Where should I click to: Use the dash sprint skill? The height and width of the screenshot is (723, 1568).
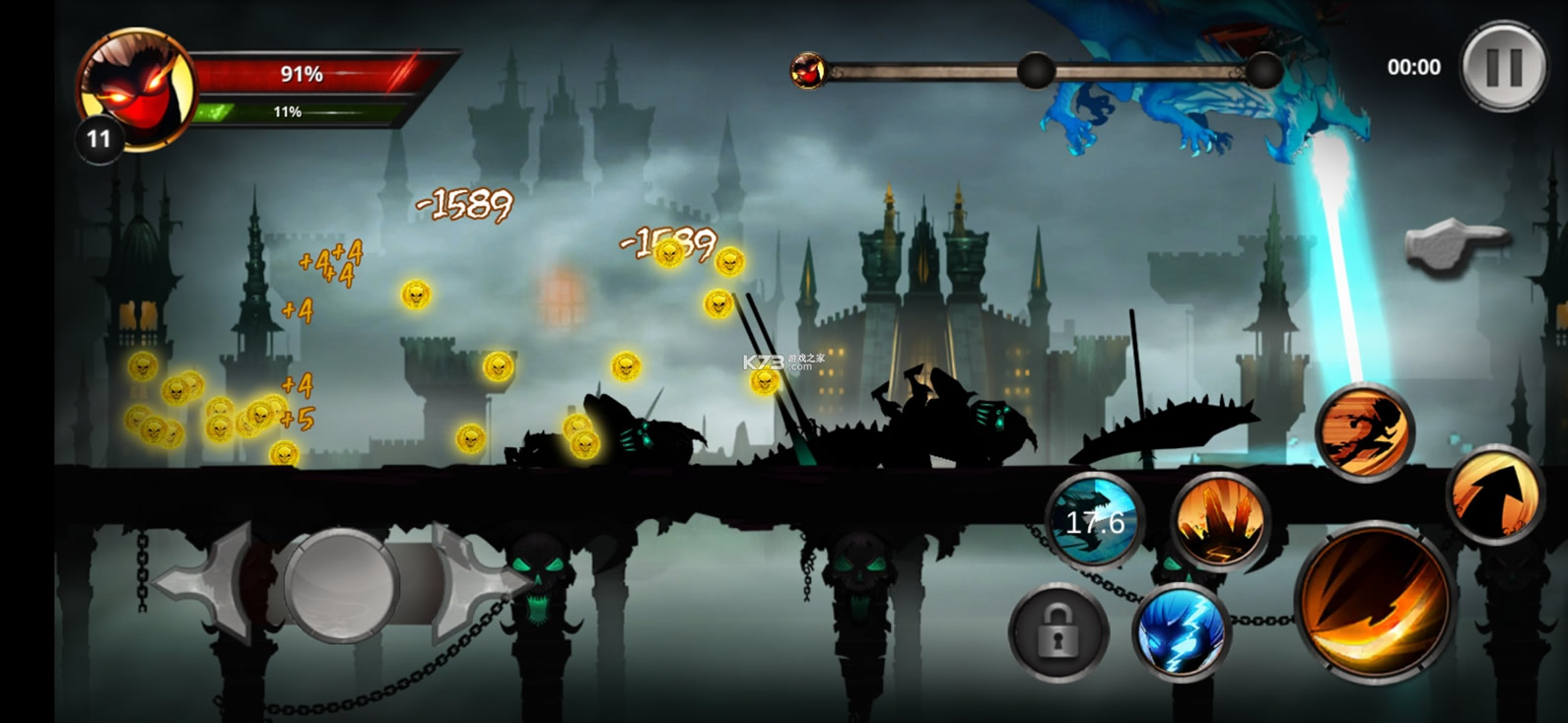click(1365, 431)
